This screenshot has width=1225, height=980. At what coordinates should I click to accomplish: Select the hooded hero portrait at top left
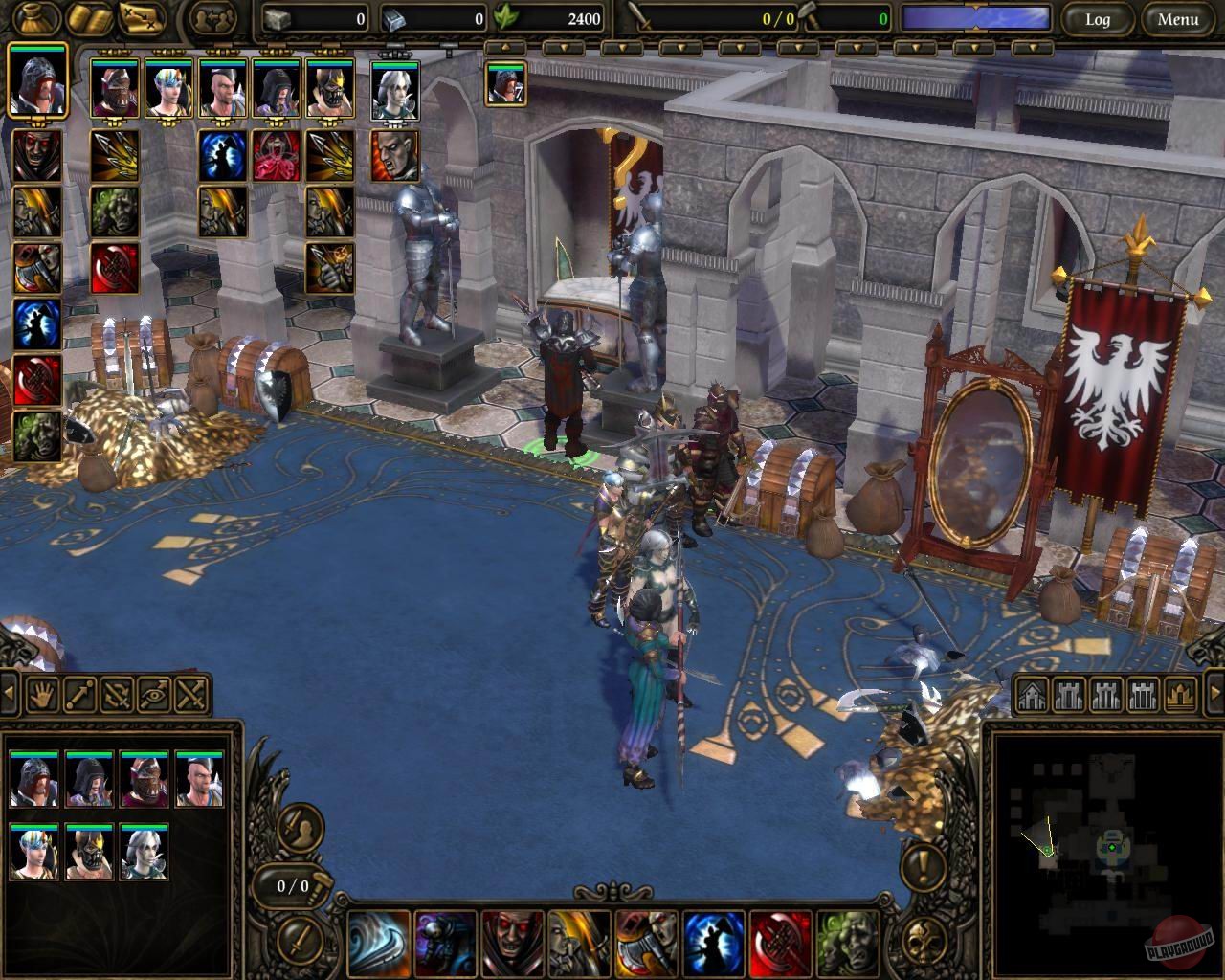point(37,88)
